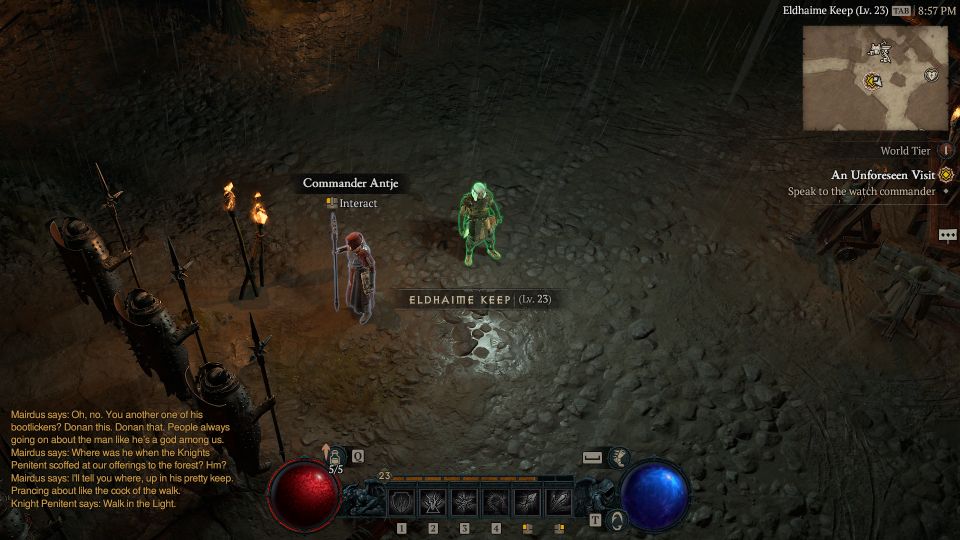960x540 pixels.
Task: Open the World Tier icon
Action: pos(946,151)
